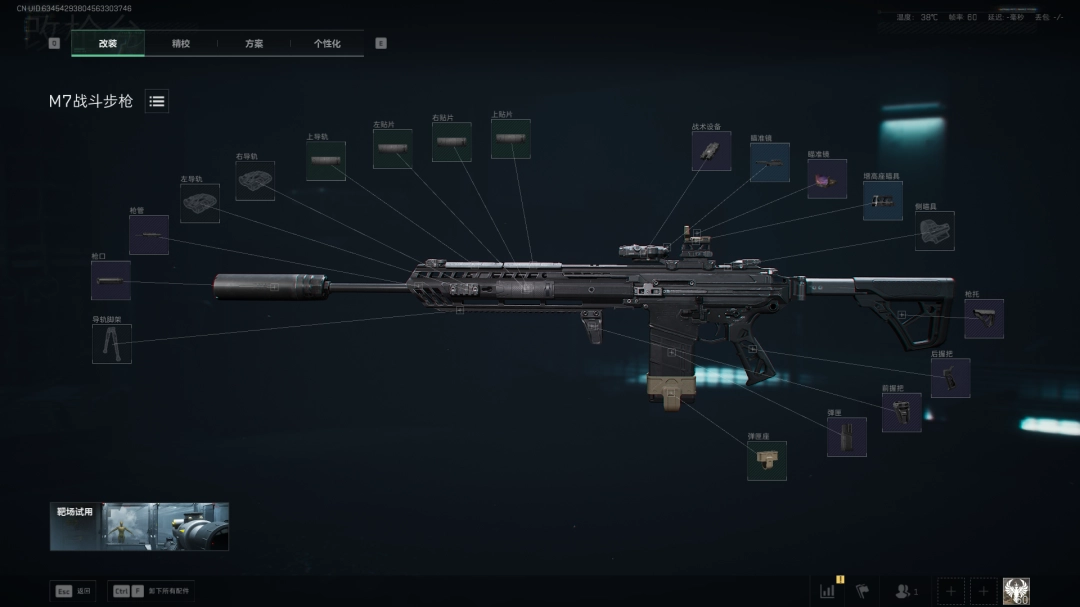The width and height of the screenshot is (1080, 607).
Task: Select the 后握把 rear grip slot
Action: [950, 378]
